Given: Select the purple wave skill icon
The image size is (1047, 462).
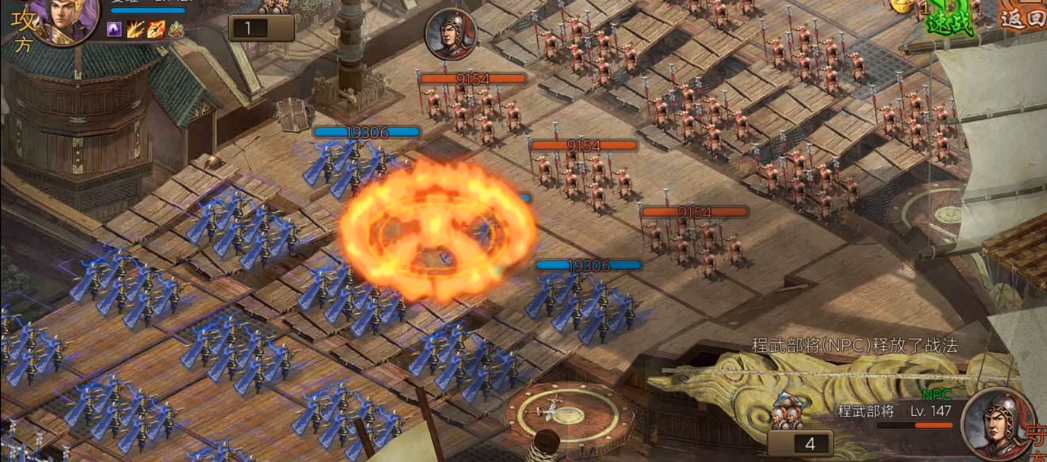Looking at the screenshot, I should coord(115,30).
